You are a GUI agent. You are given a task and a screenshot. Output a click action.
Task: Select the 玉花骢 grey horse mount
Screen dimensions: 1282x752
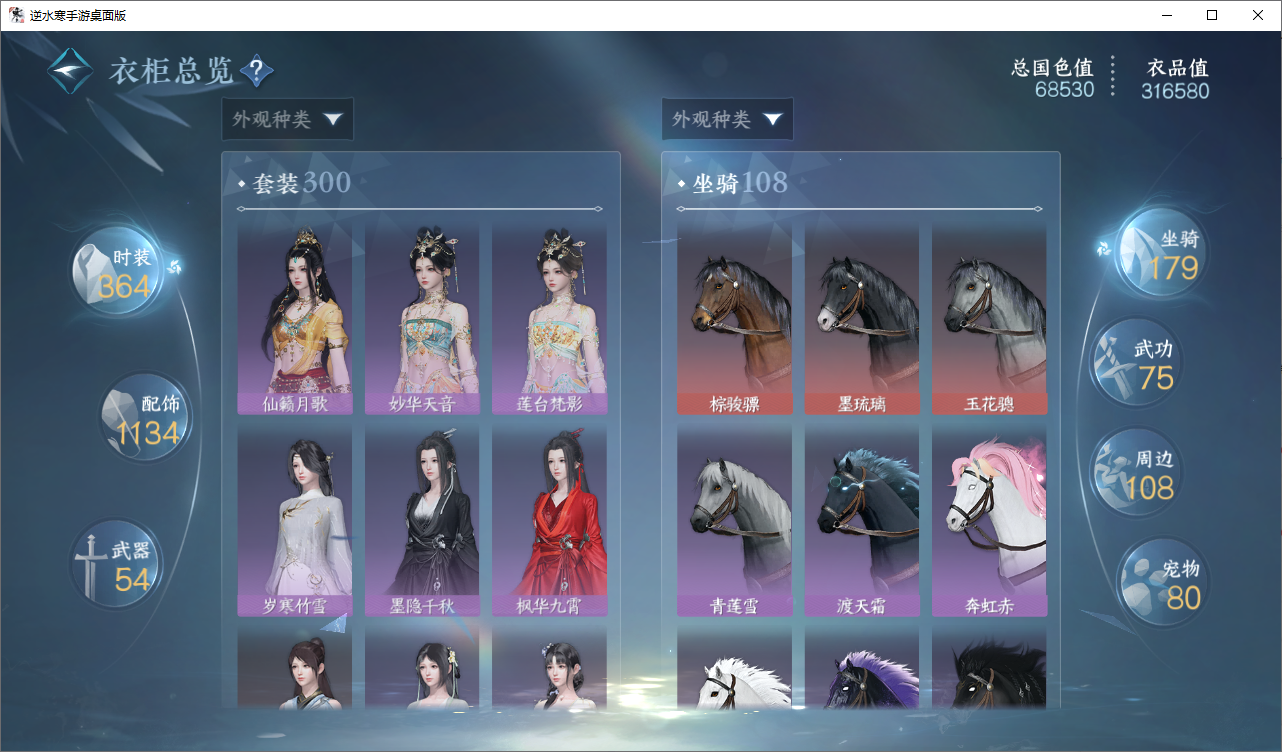pyautogui.click(x=989, y=318)
